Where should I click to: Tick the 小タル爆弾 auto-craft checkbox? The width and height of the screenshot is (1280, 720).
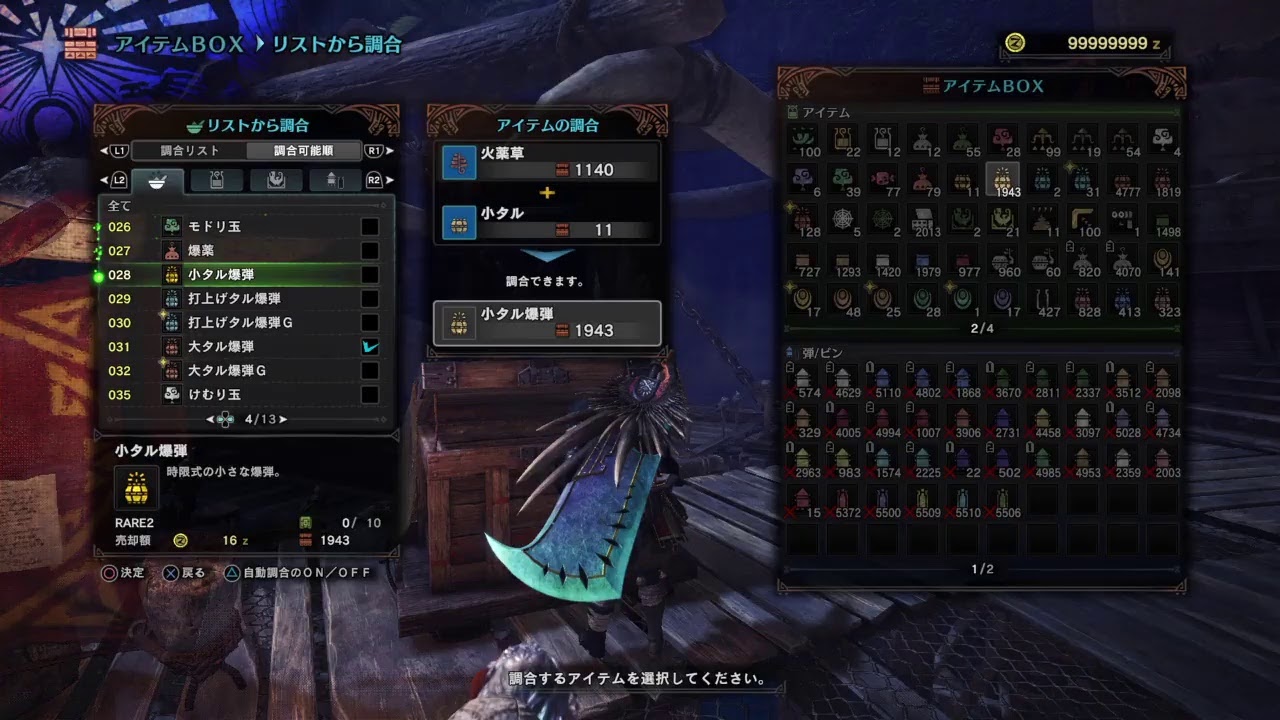click(x=370, y=275)
